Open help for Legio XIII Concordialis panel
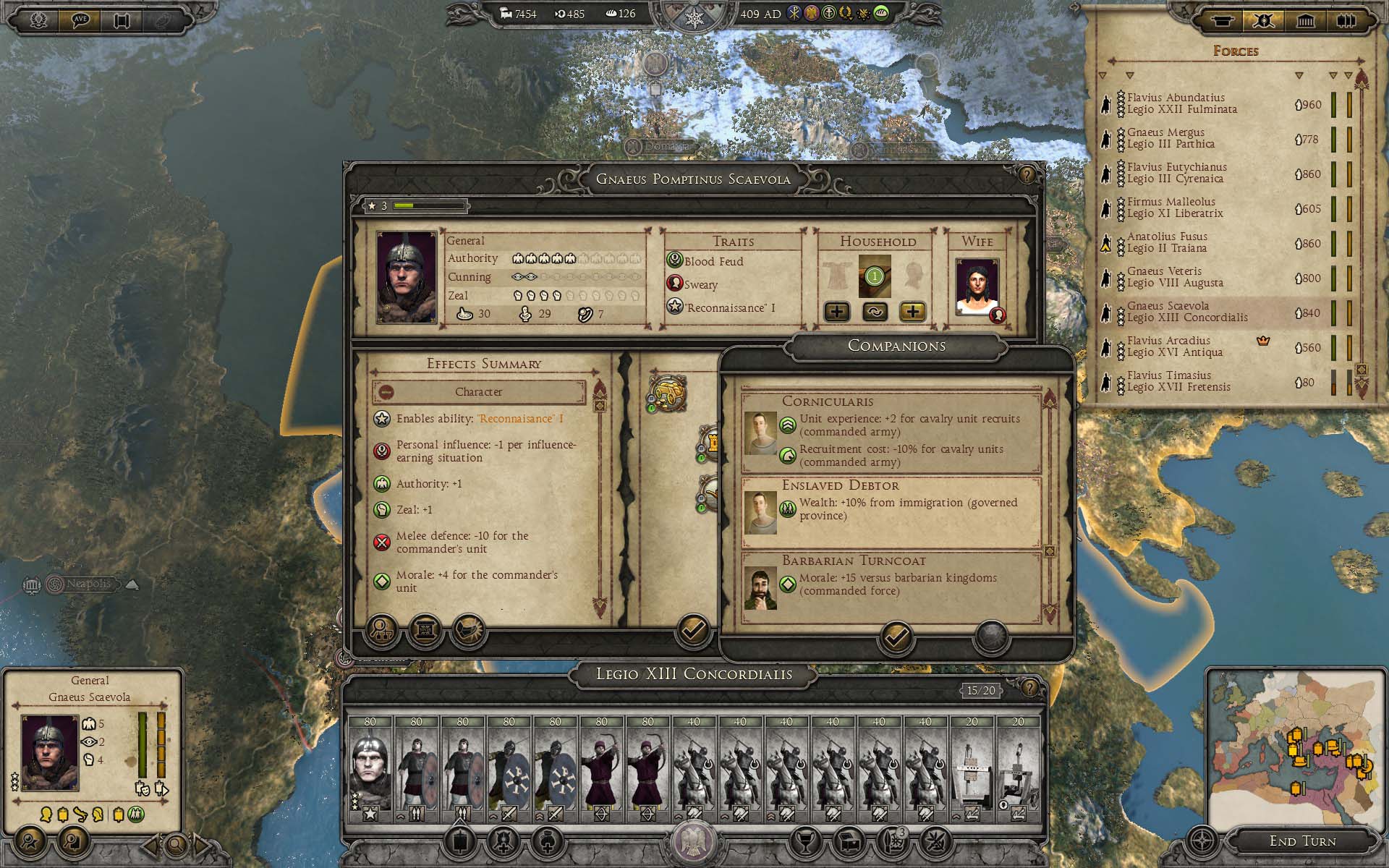 [1029, 688]
